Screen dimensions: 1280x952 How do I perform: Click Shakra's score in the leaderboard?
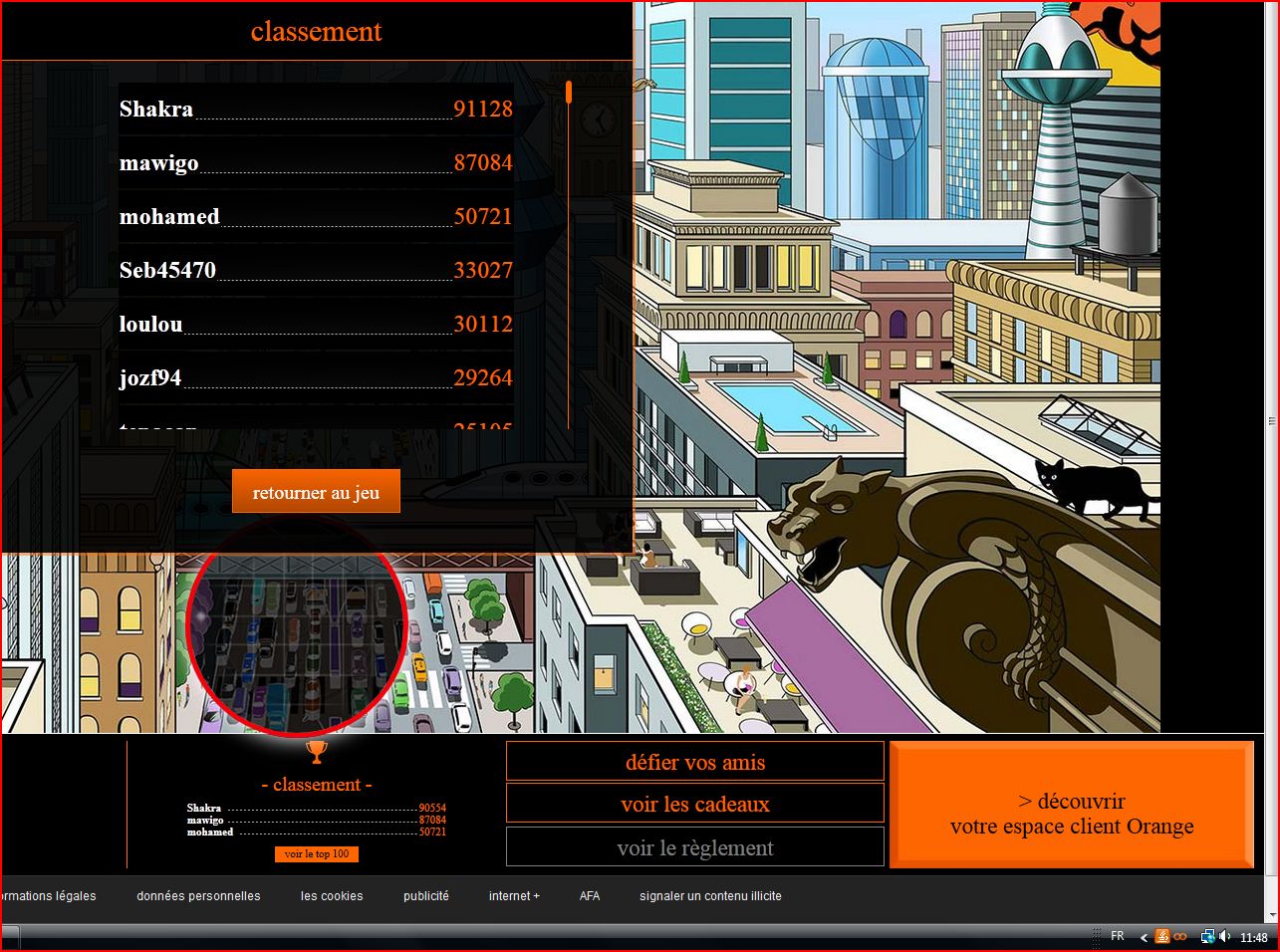click(x=482, y=110)
